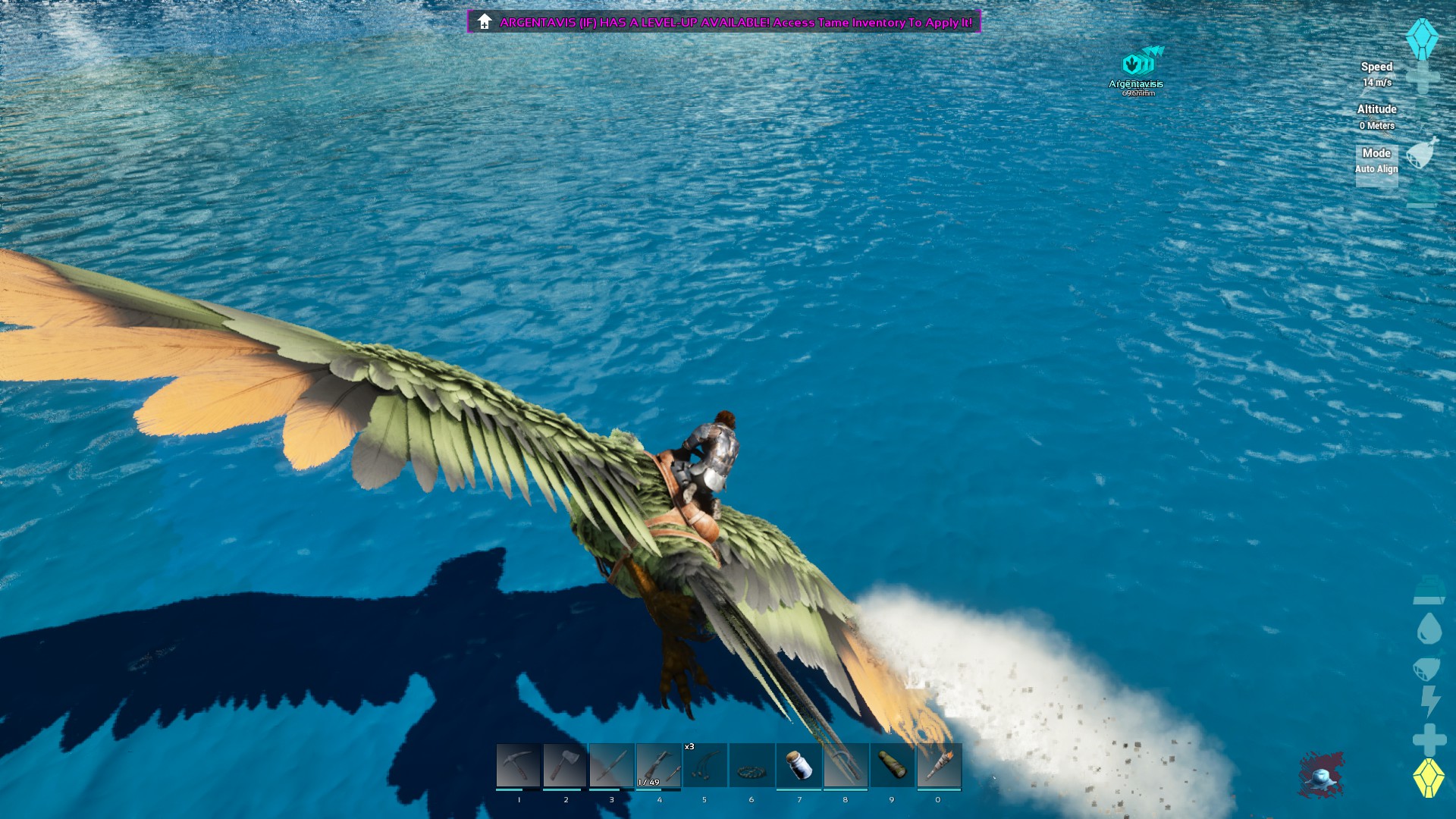Image resolution: width=1456 pixels, height=819 pixels.
Task: Click the player water droplet icon
Action: [x=1429, y=629]
